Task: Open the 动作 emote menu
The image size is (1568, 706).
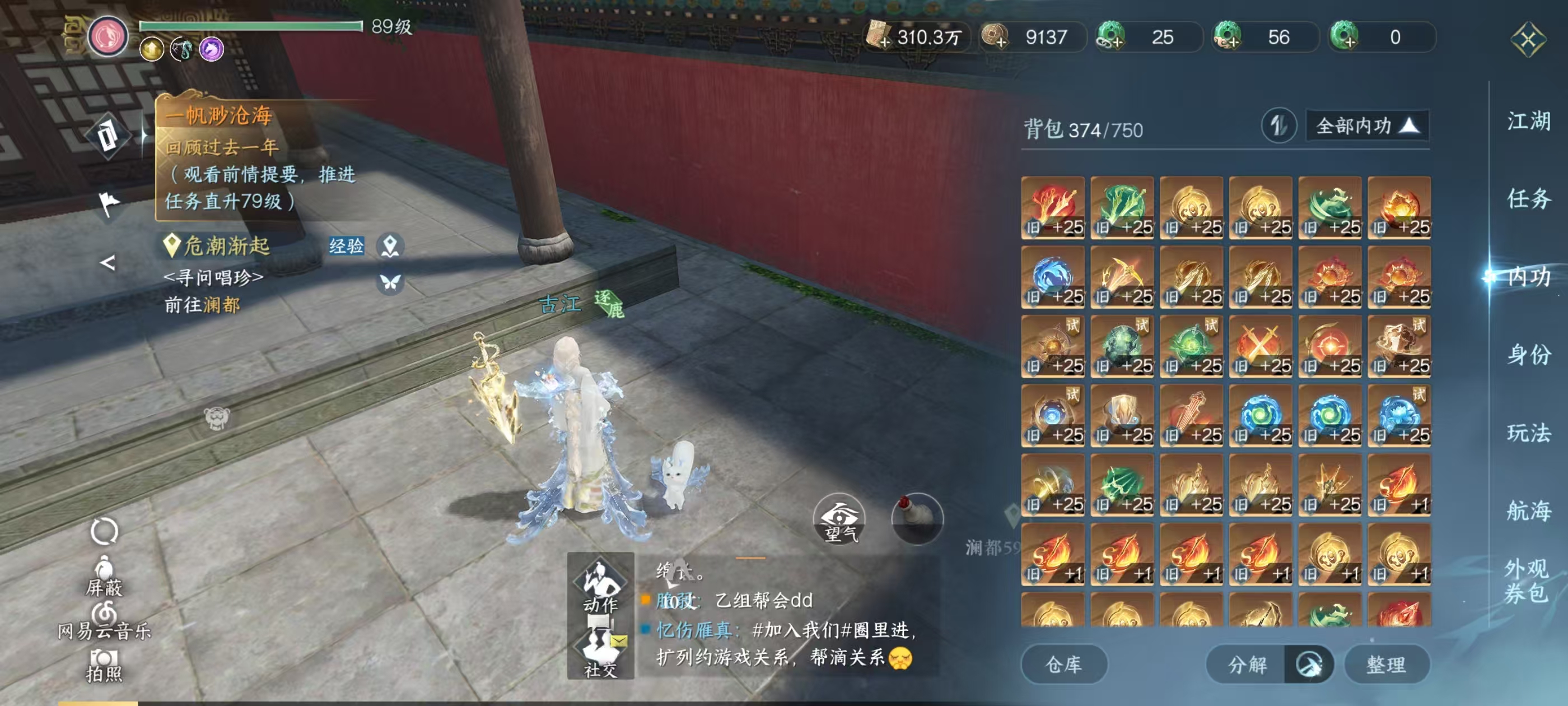Action: click(x=600, y=585)
